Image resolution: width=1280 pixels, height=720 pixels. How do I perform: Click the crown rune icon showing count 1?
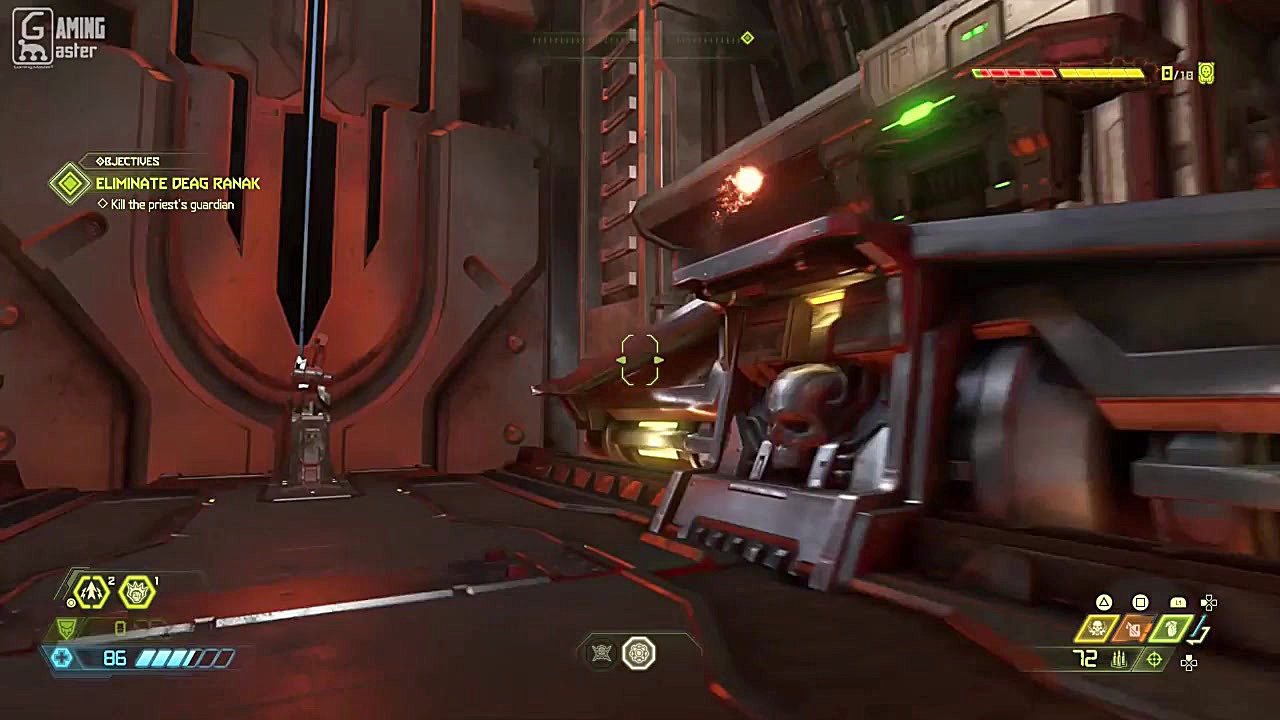tap(136, 592)
